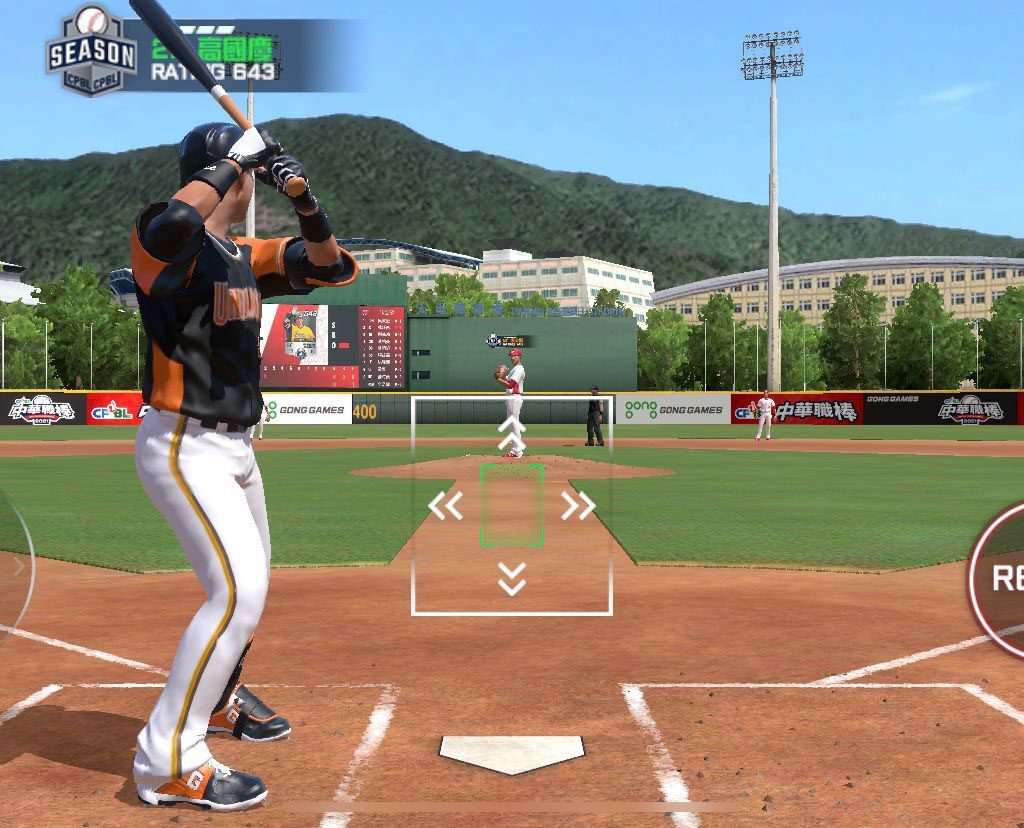Select the left double-arrow aim control

pyautogui.click(x=445, y=506)
